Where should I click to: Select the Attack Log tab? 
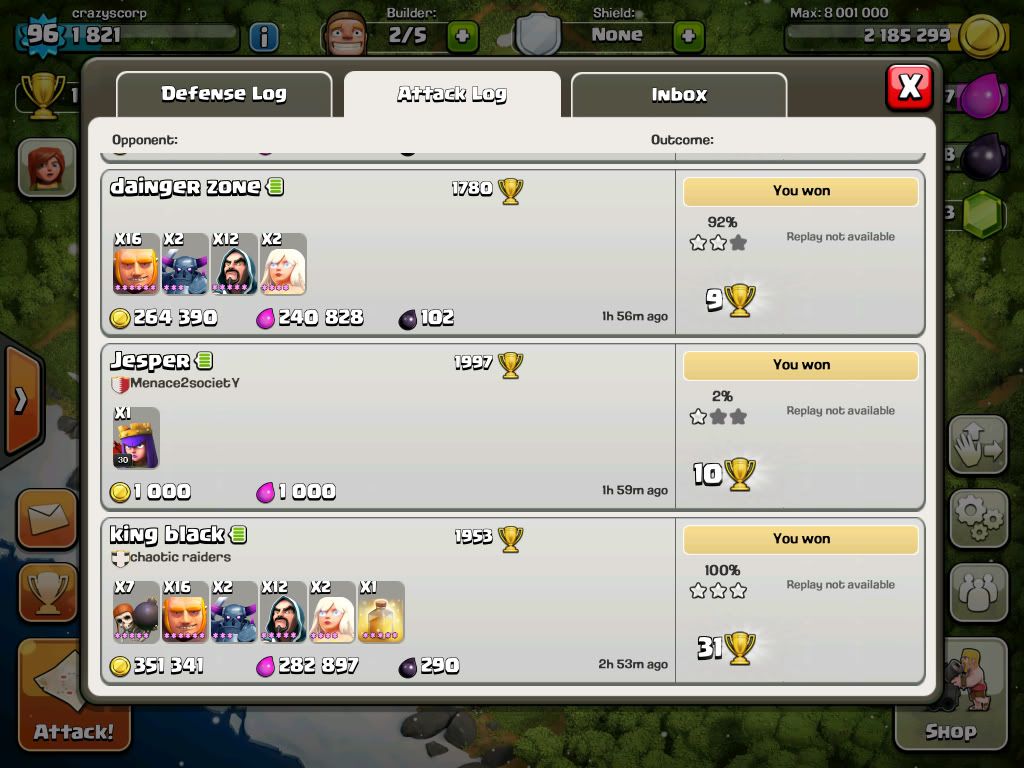452,95
